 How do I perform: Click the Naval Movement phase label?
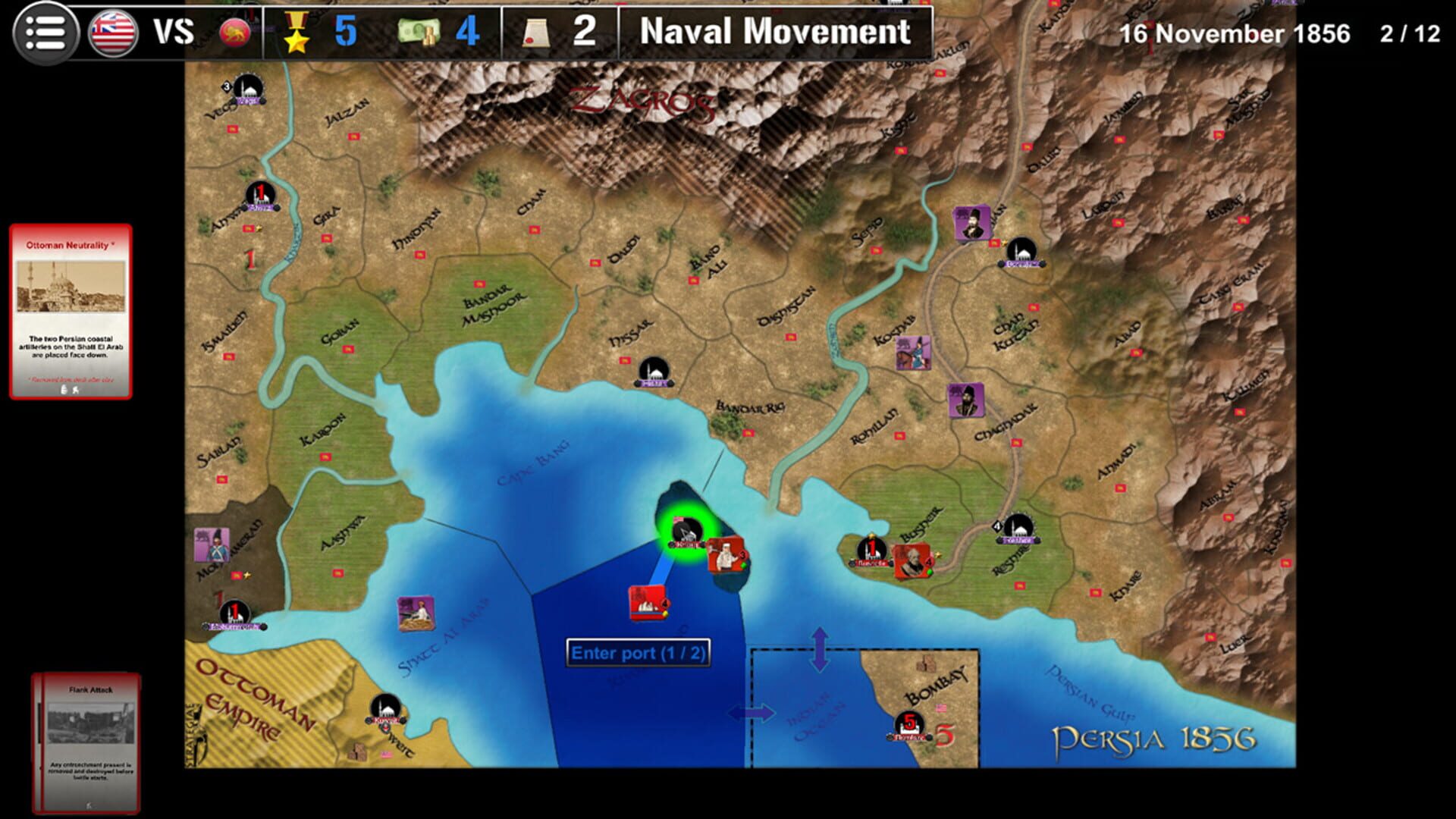pos(773,33)
